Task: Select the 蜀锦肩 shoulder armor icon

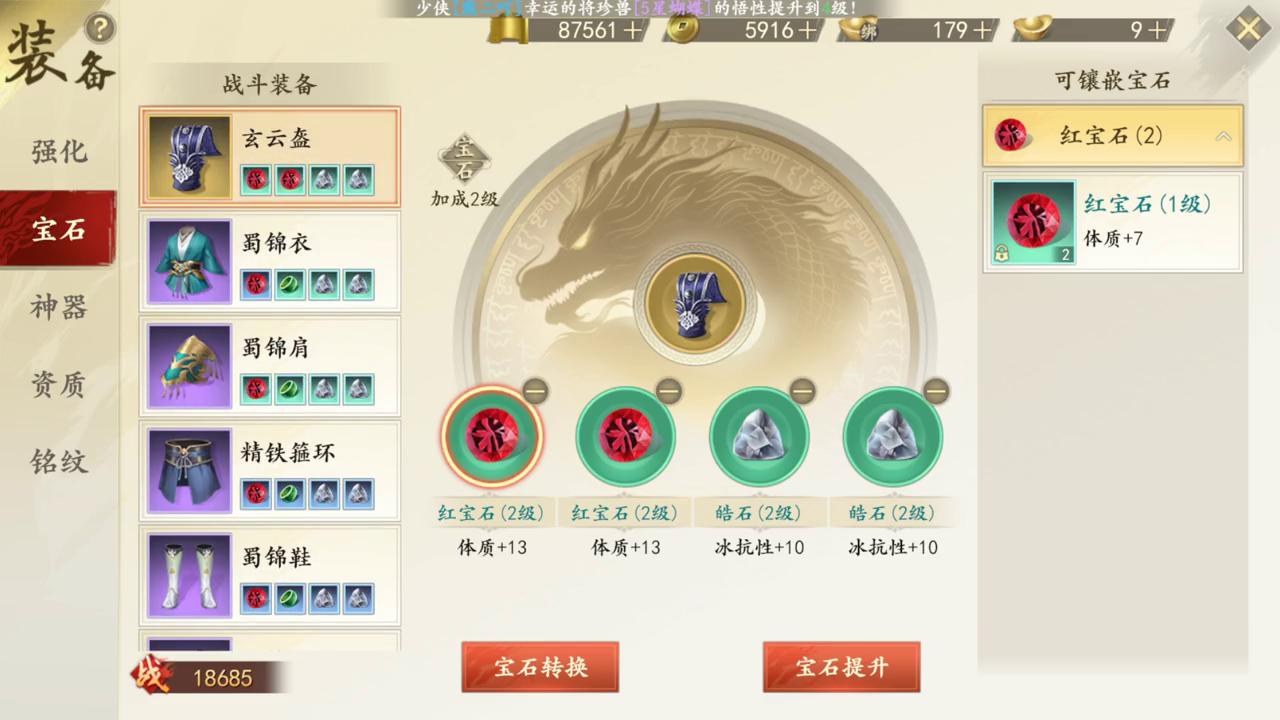Action: coord(188,366)
